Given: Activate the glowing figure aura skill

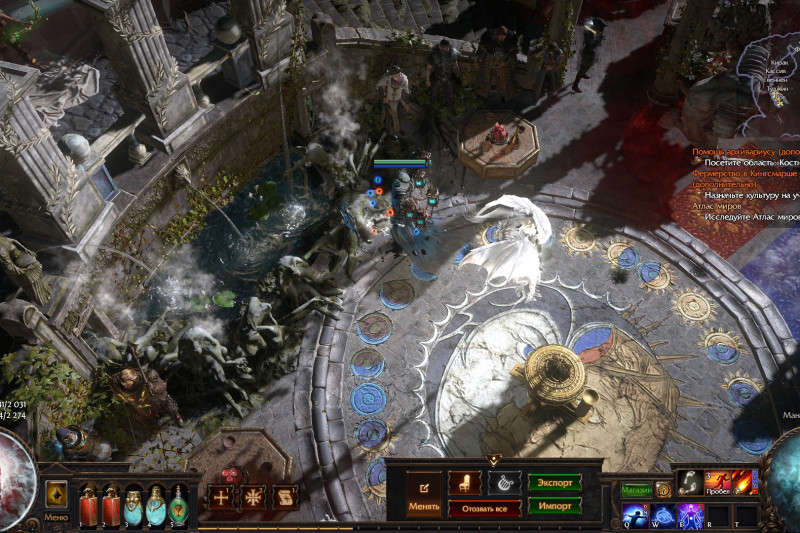Looking at the screenshot, I should point(690,516).
